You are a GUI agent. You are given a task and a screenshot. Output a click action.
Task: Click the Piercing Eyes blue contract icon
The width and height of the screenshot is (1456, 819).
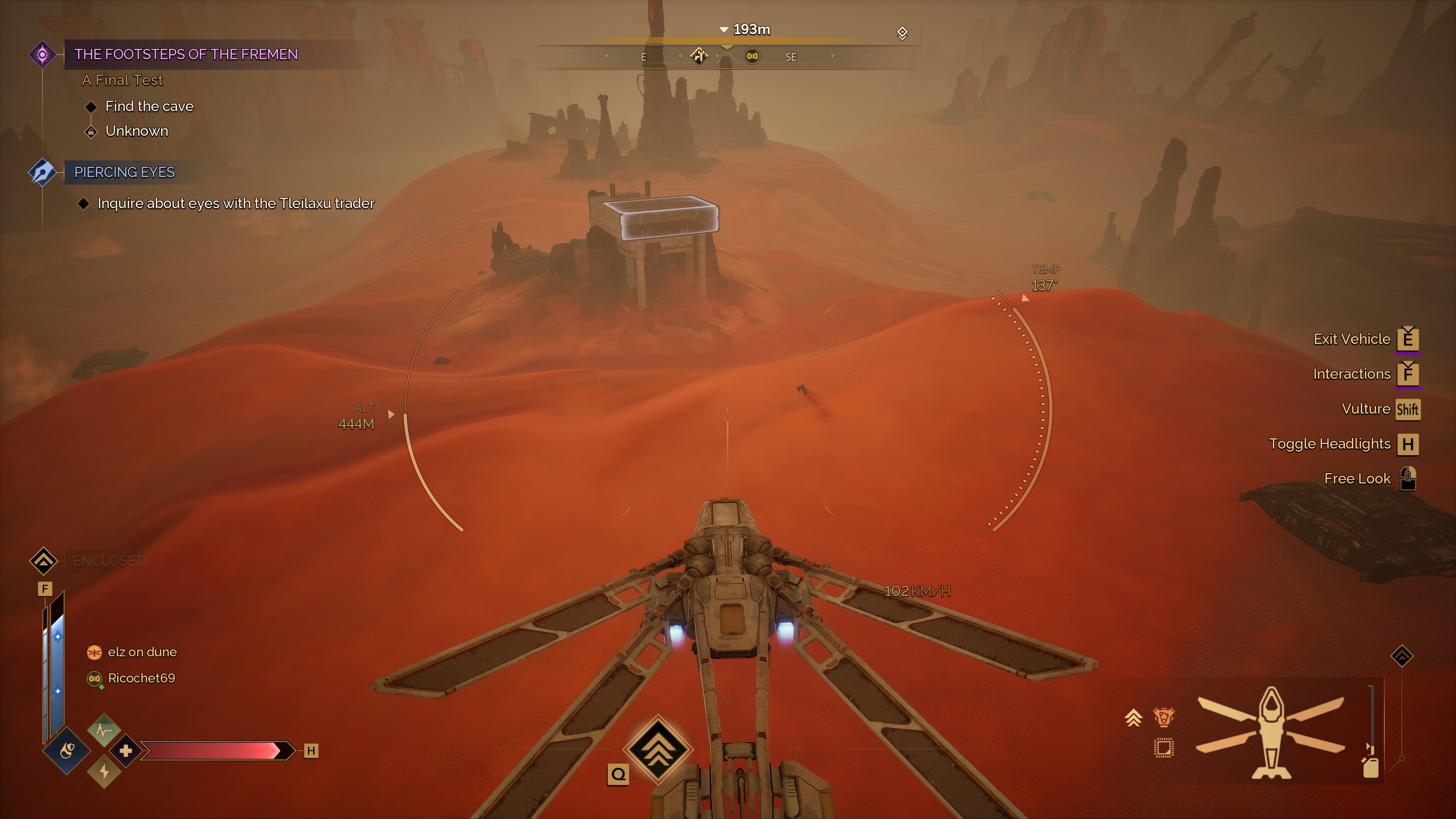pos(42,173)
